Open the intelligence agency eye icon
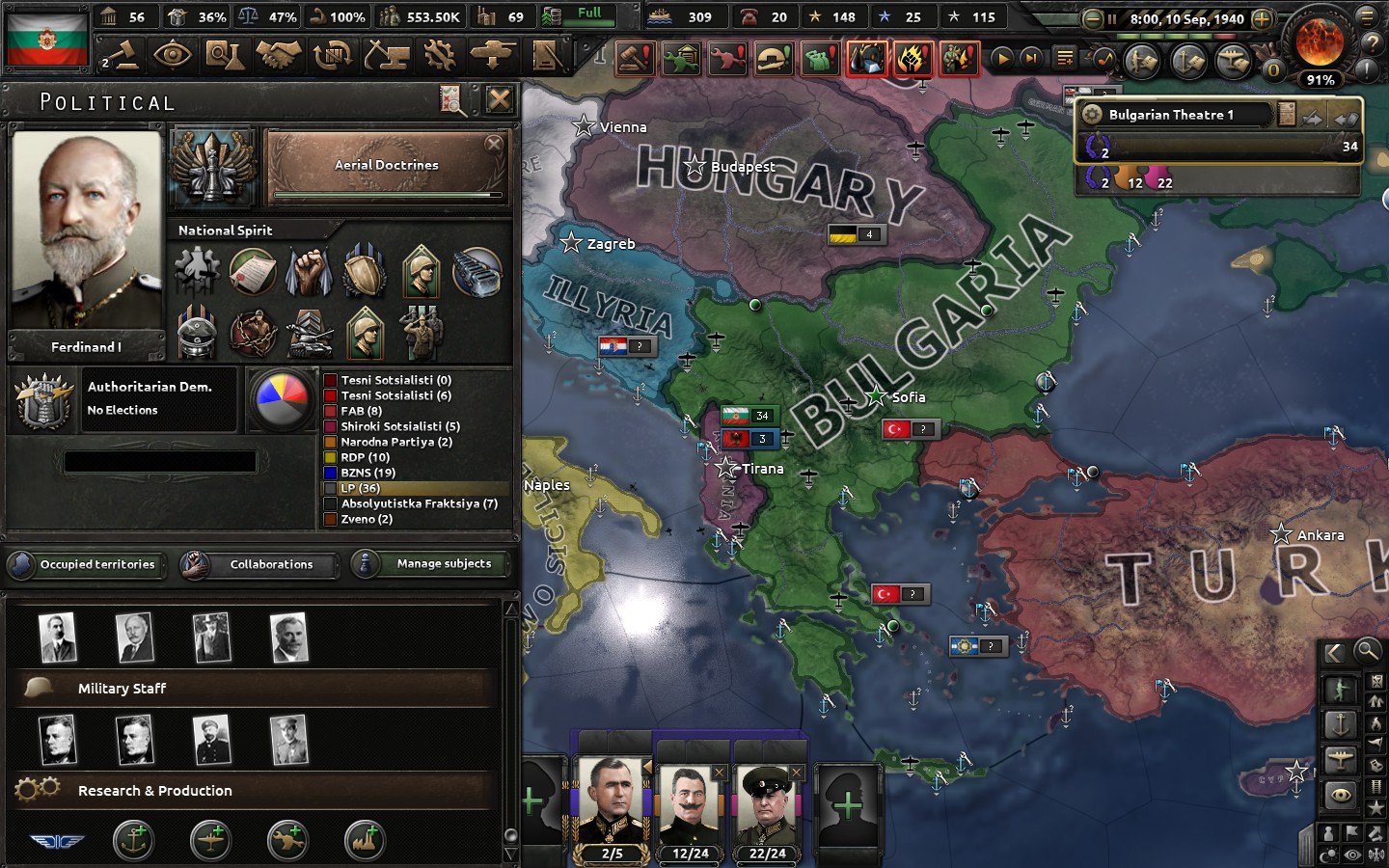Viewport: 1389px width, 868px height. 174,55
